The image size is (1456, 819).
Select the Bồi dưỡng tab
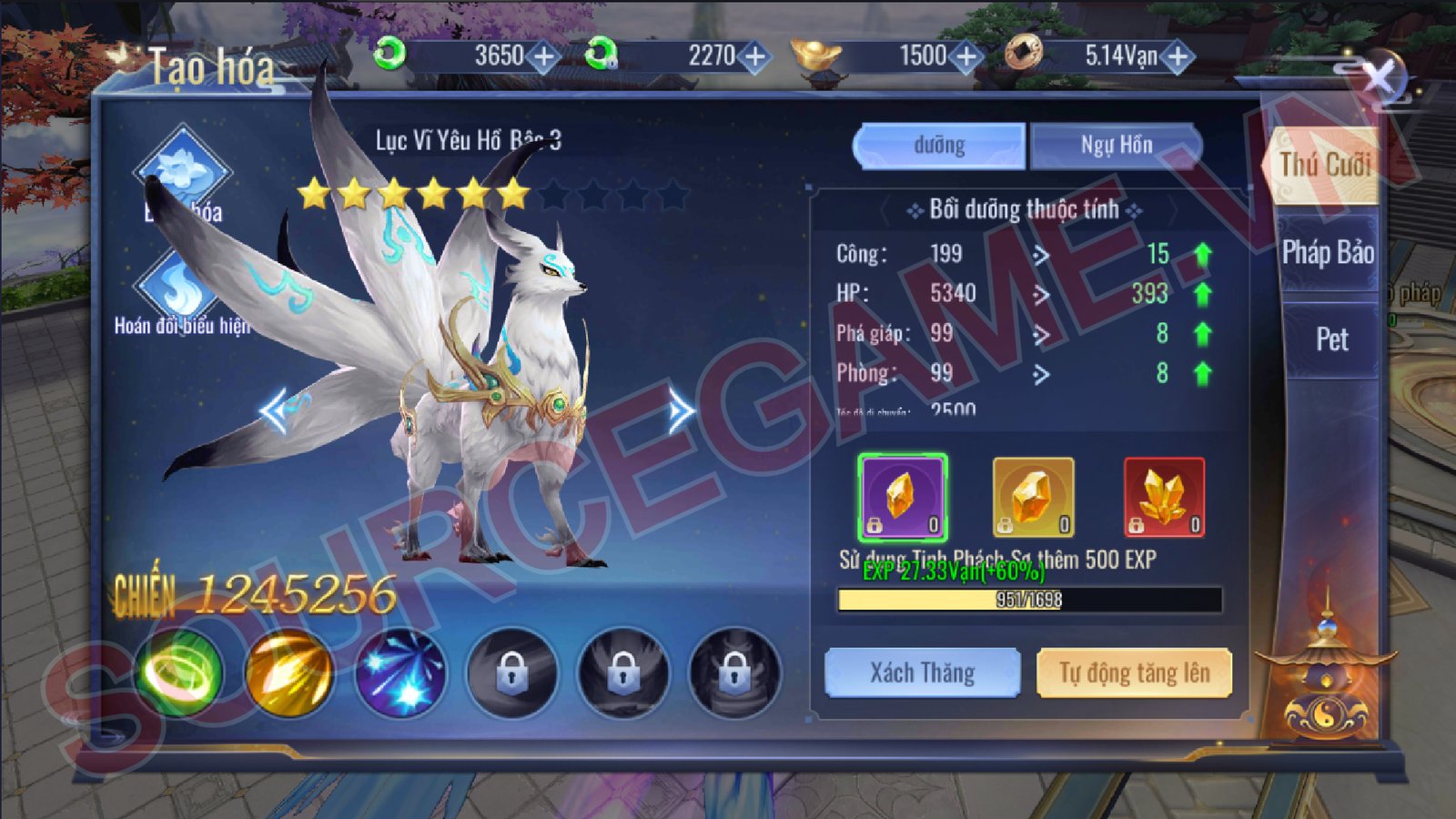(x=939, y=146)
